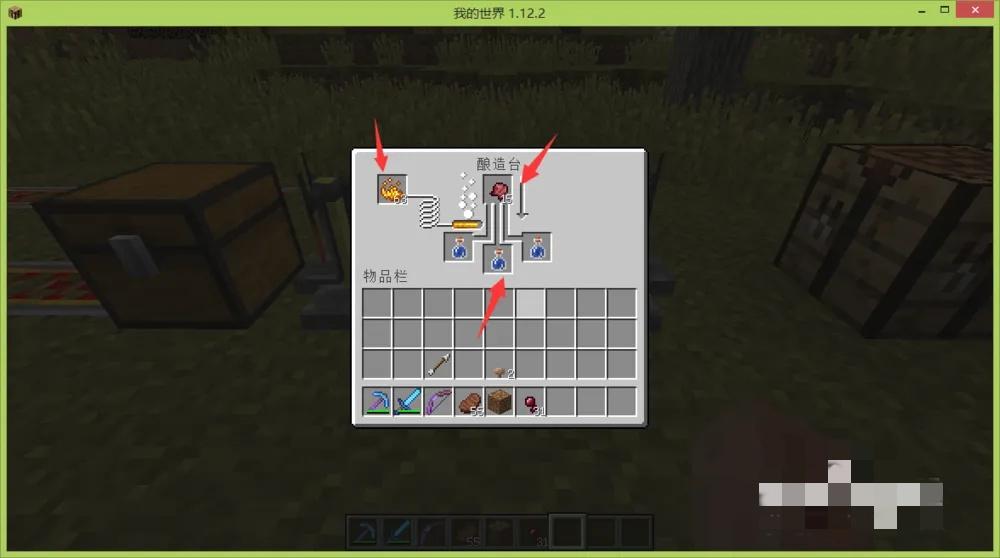This screenshot has width=1000, height=558.
Task: Pick up the brown item stack of 55
Action: (469, 402)
